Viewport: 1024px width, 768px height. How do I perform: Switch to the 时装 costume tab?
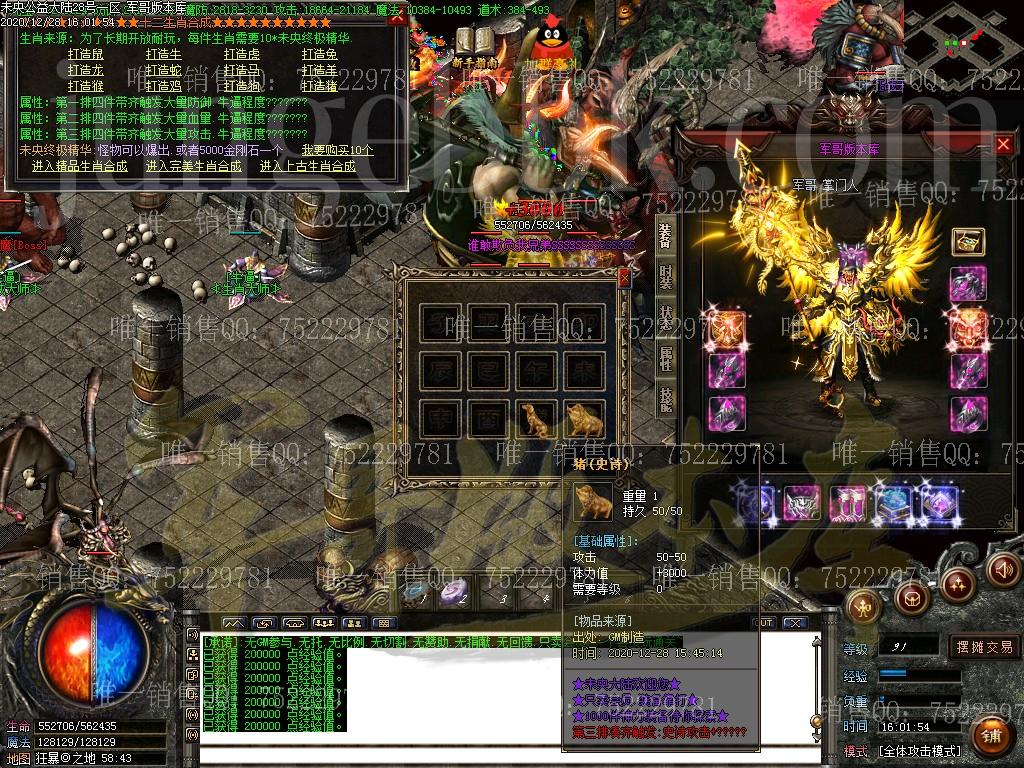pos(666,278)
